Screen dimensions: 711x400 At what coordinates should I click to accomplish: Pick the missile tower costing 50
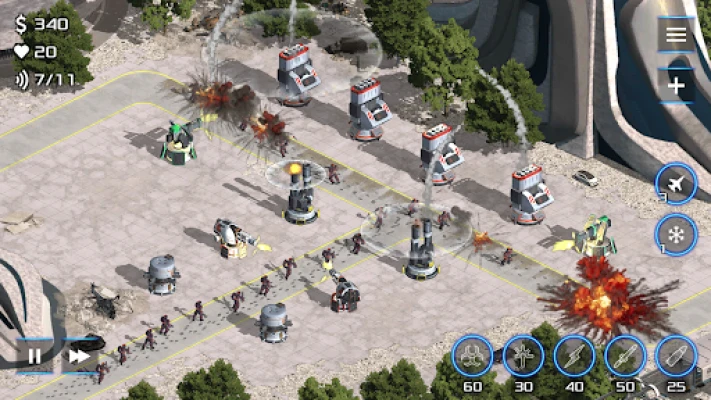tap(625, 355)
